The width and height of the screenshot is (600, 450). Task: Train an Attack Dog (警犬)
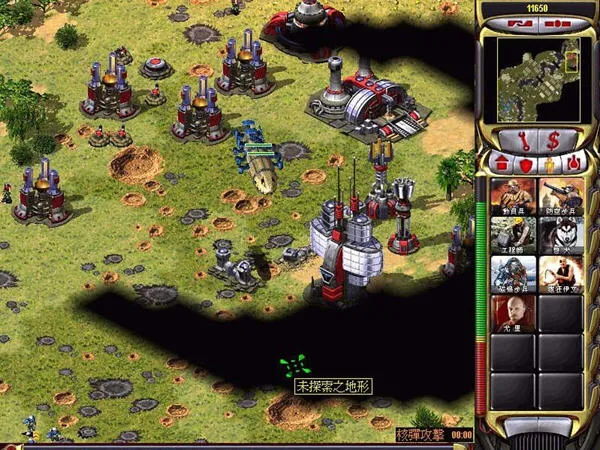coord(561,236)
